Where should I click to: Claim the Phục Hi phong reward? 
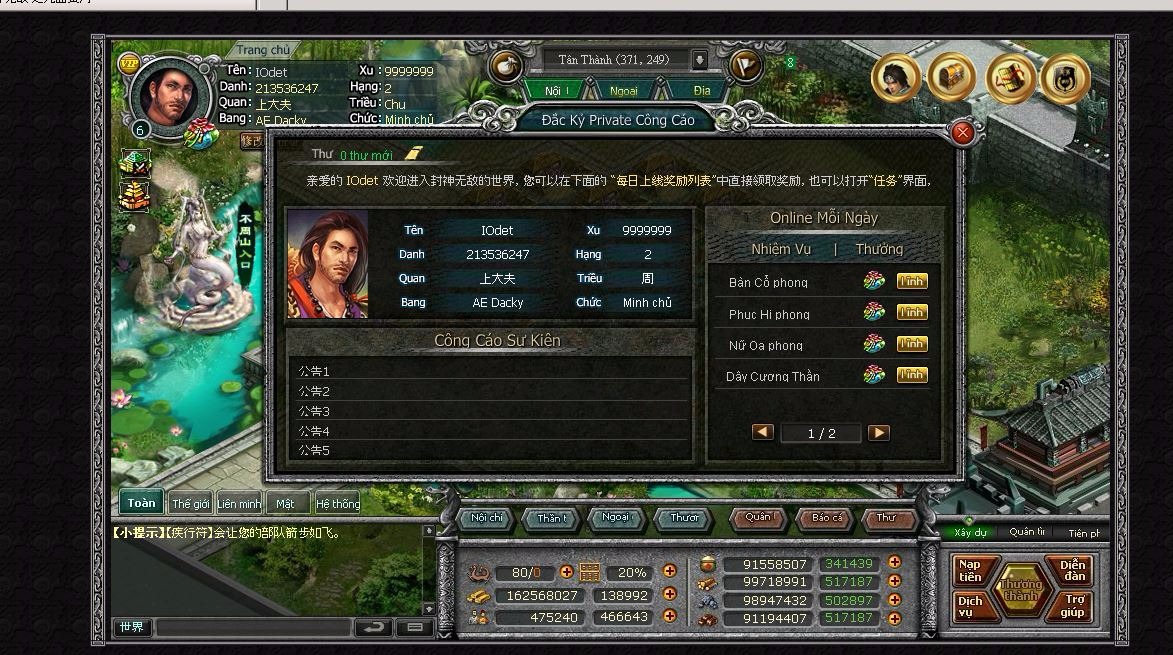(x=911, y=313)
